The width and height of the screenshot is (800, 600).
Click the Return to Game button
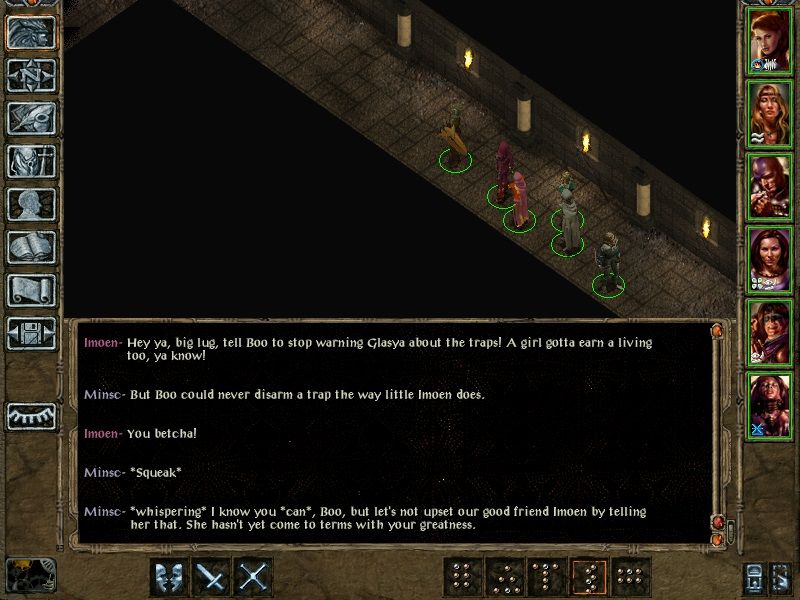pyautogui.click(x=31, y=32)
